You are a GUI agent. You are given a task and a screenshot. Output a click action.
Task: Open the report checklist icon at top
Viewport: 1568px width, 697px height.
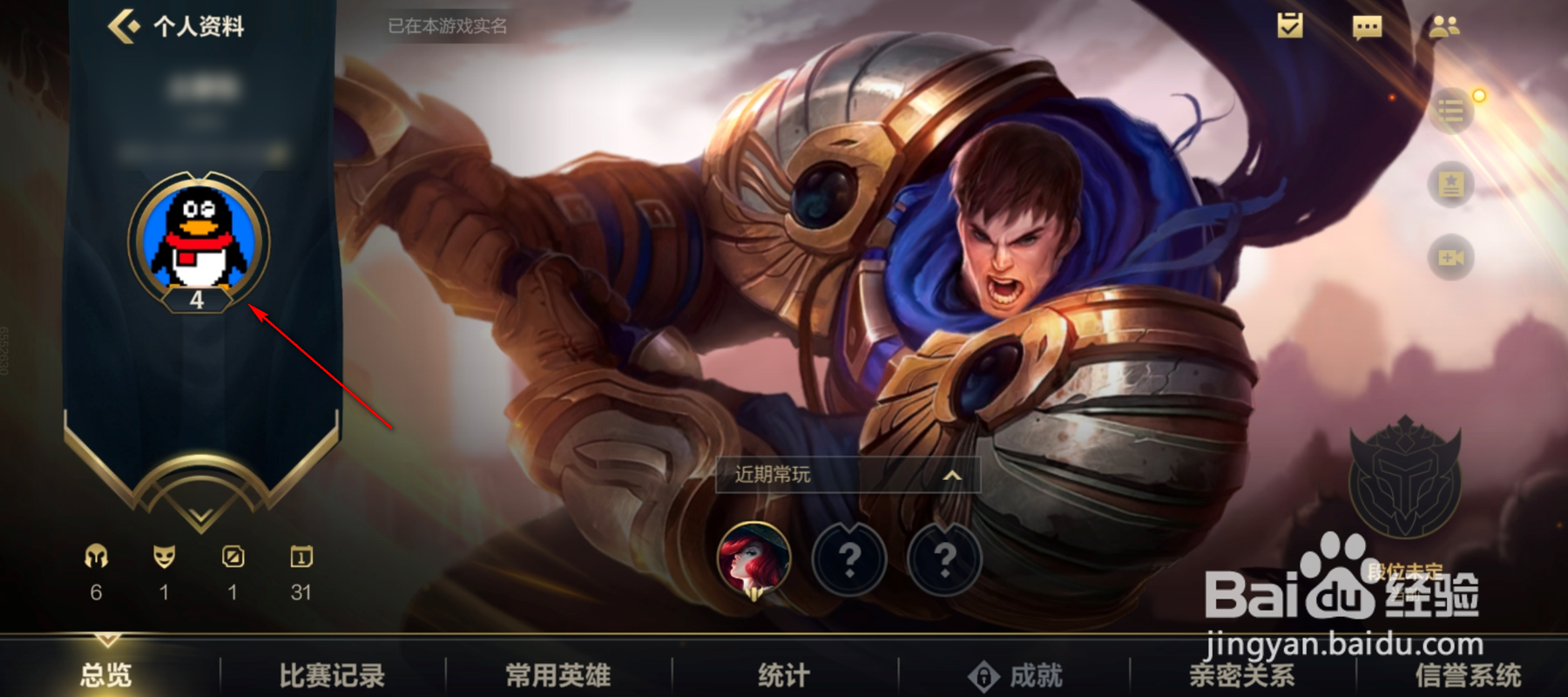point(1288,27)
